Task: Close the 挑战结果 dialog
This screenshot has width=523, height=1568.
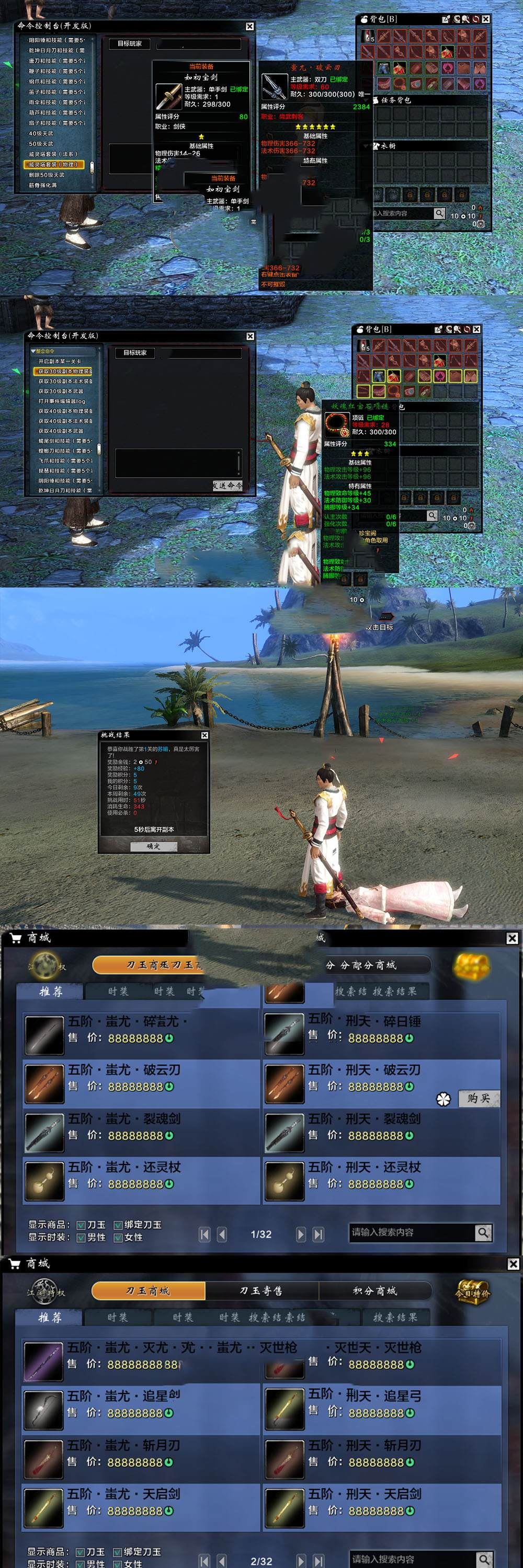Action: 204,735
